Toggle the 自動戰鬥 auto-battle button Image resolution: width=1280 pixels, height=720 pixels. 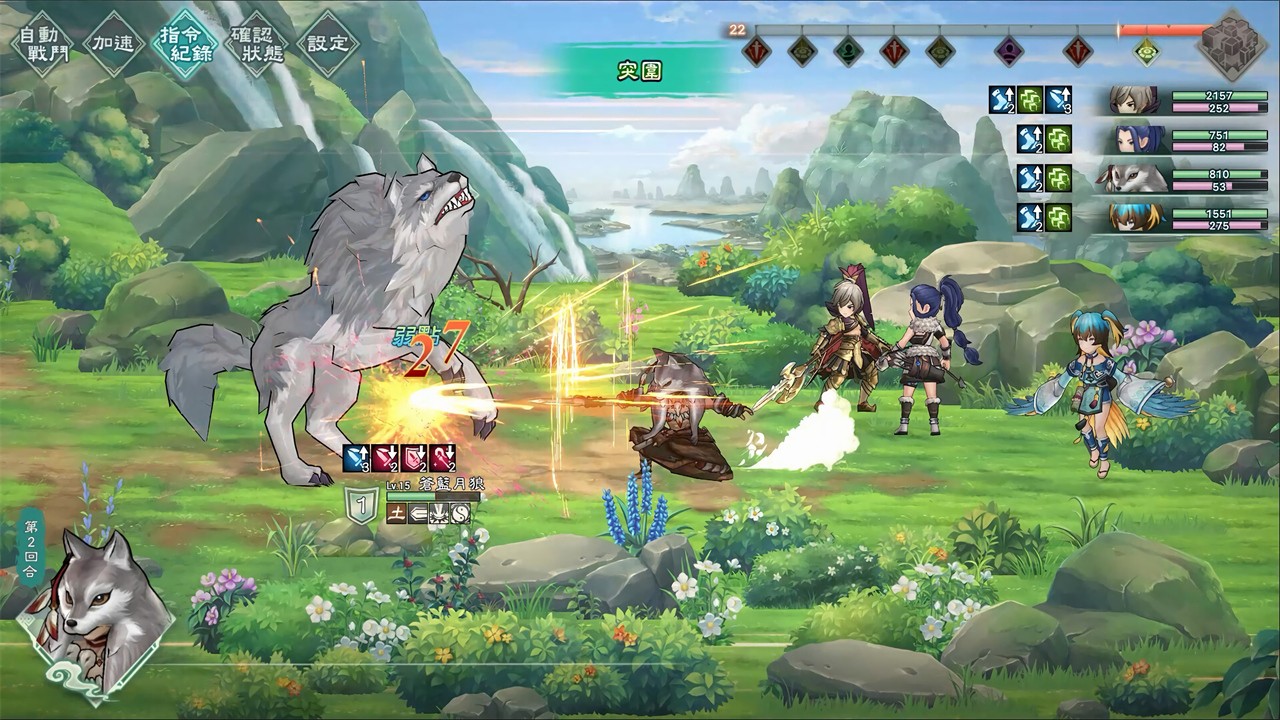(x=37, y=41)
